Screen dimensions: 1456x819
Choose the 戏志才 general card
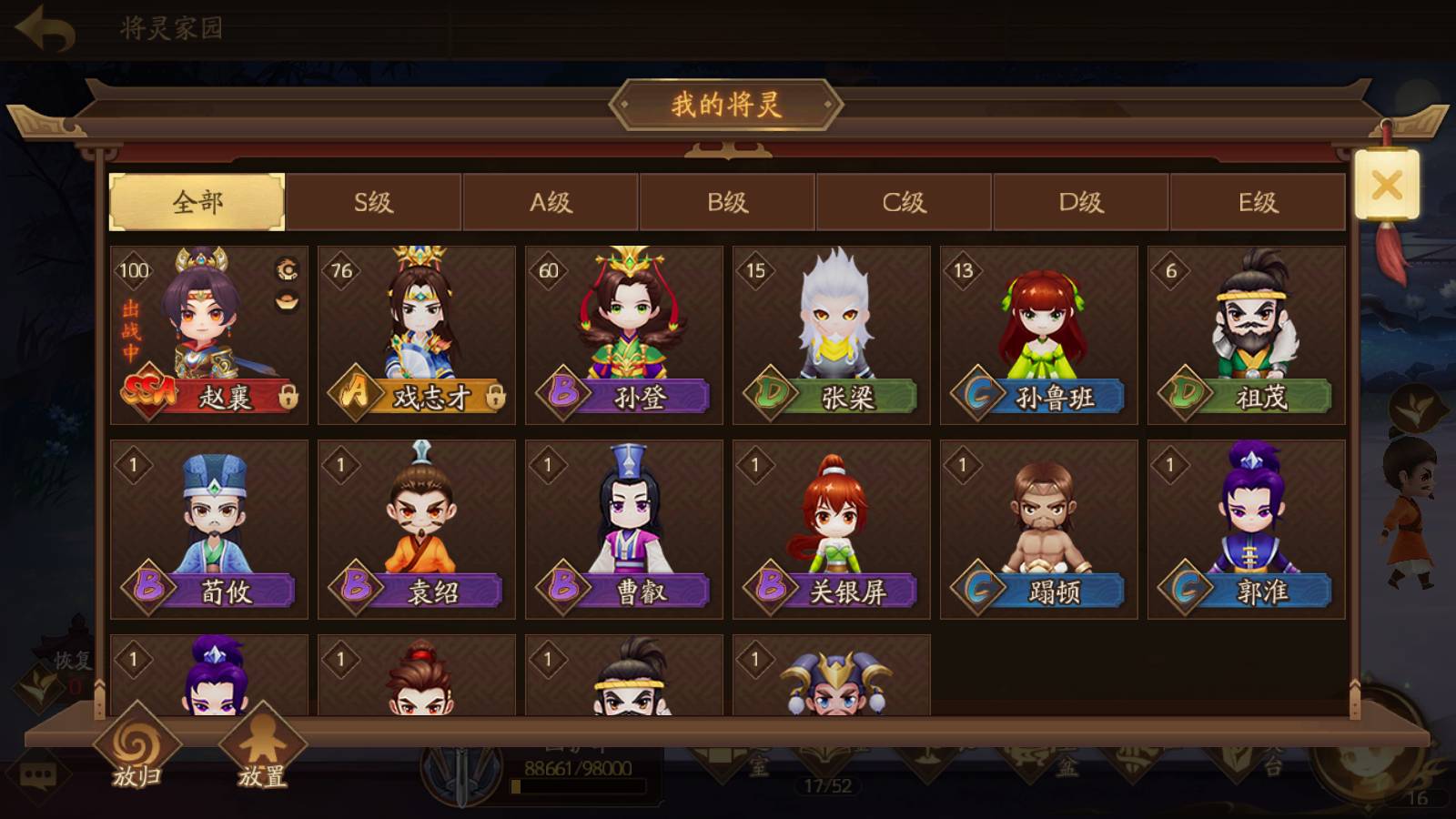point(417,335)
